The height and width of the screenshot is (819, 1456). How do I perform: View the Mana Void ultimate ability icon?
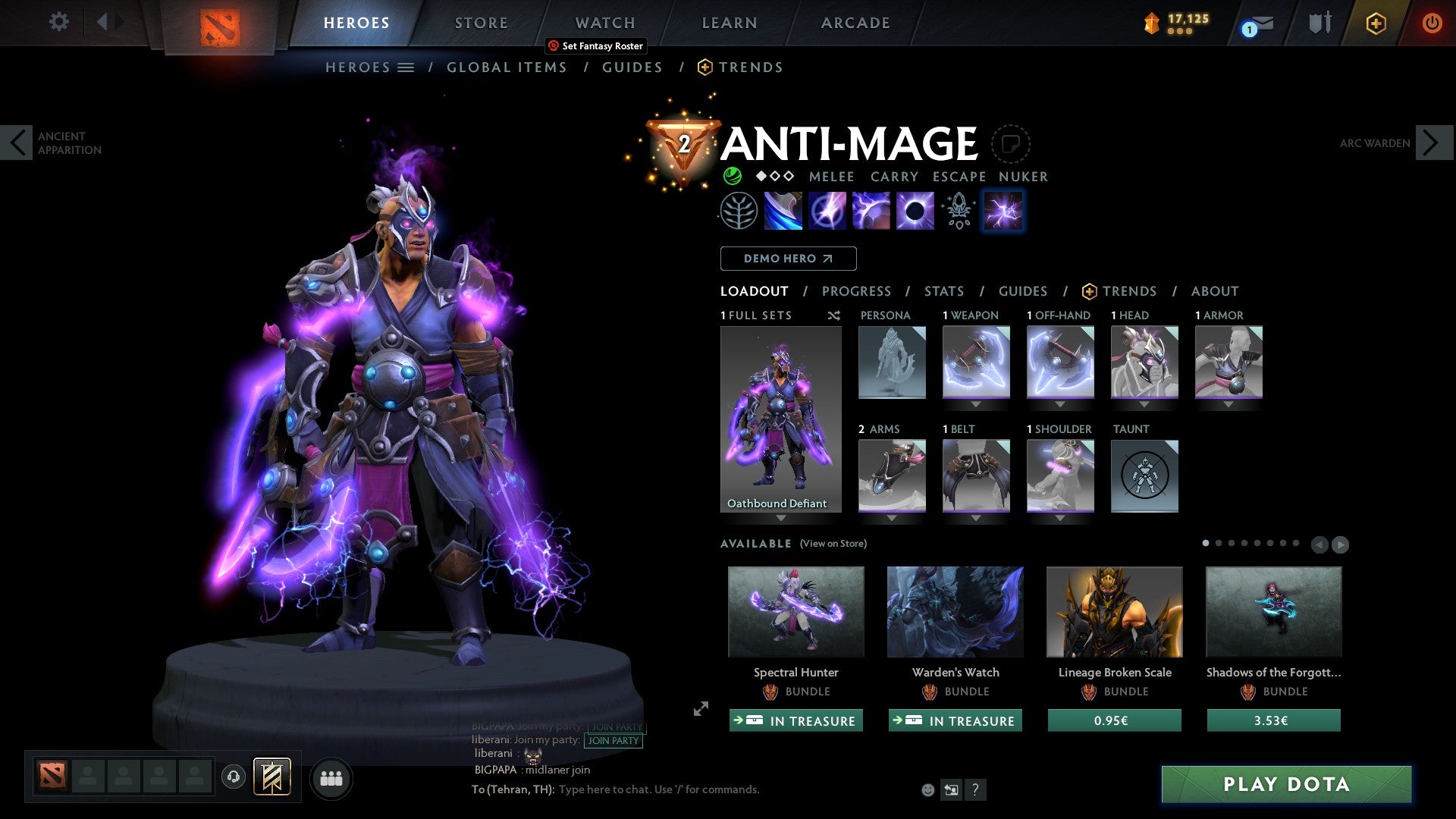click(914, 210)
